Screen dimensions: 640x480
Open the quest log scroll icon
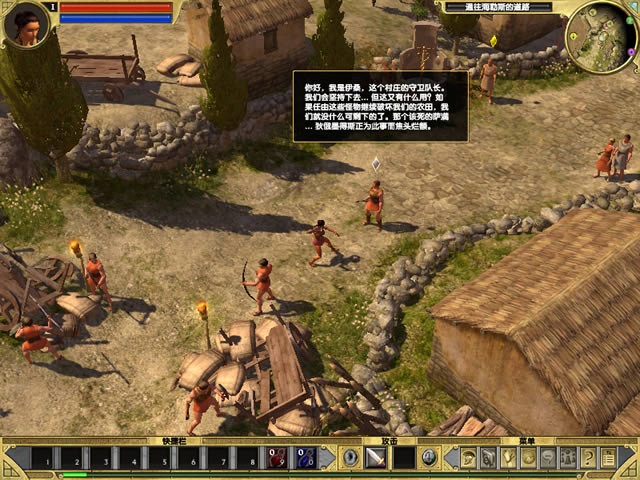(607, 458)
